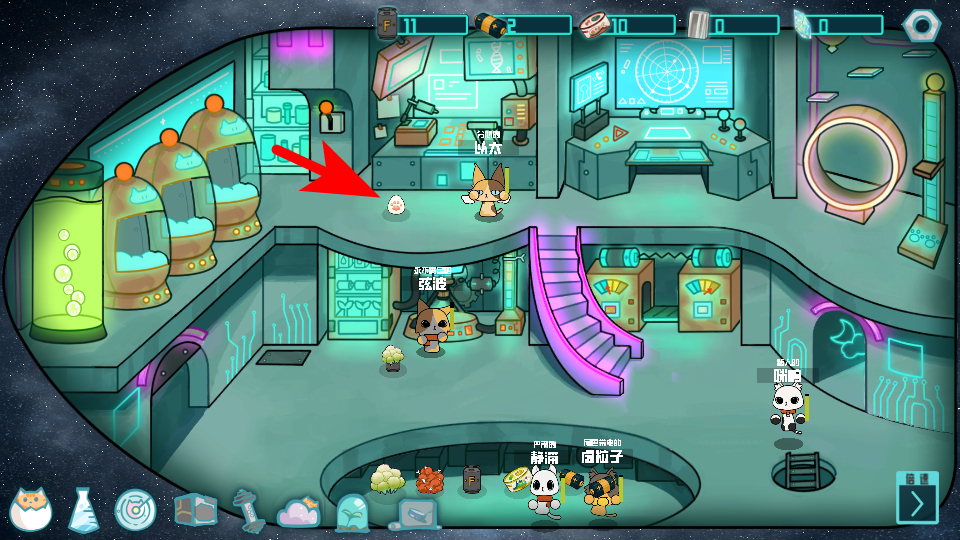Click the crowned cloud icon

click(299, 511)
